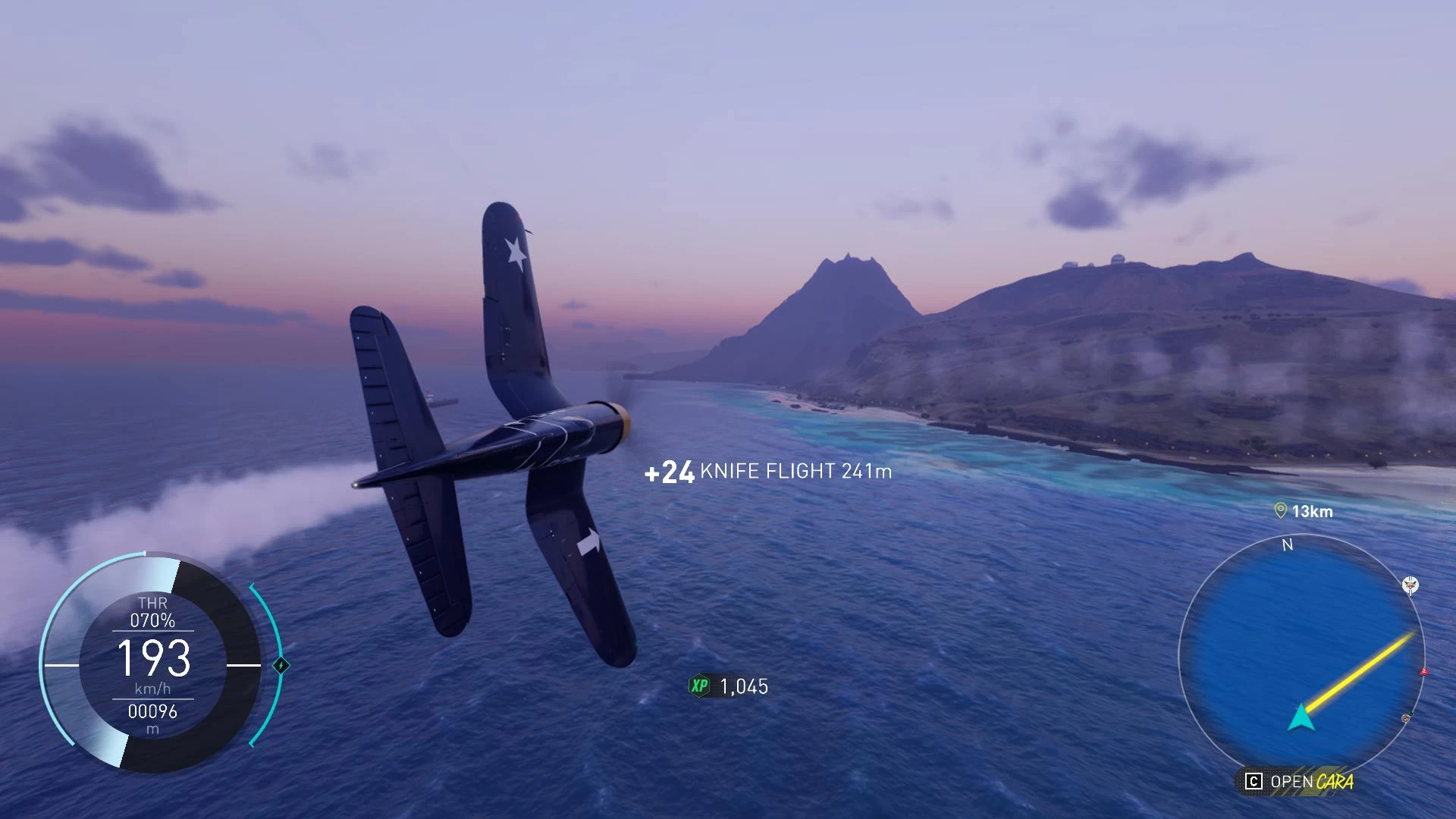The image size is (1456, 819).
Task: Click the waypoint pin showing 13km
Action: coord(1281,511)
